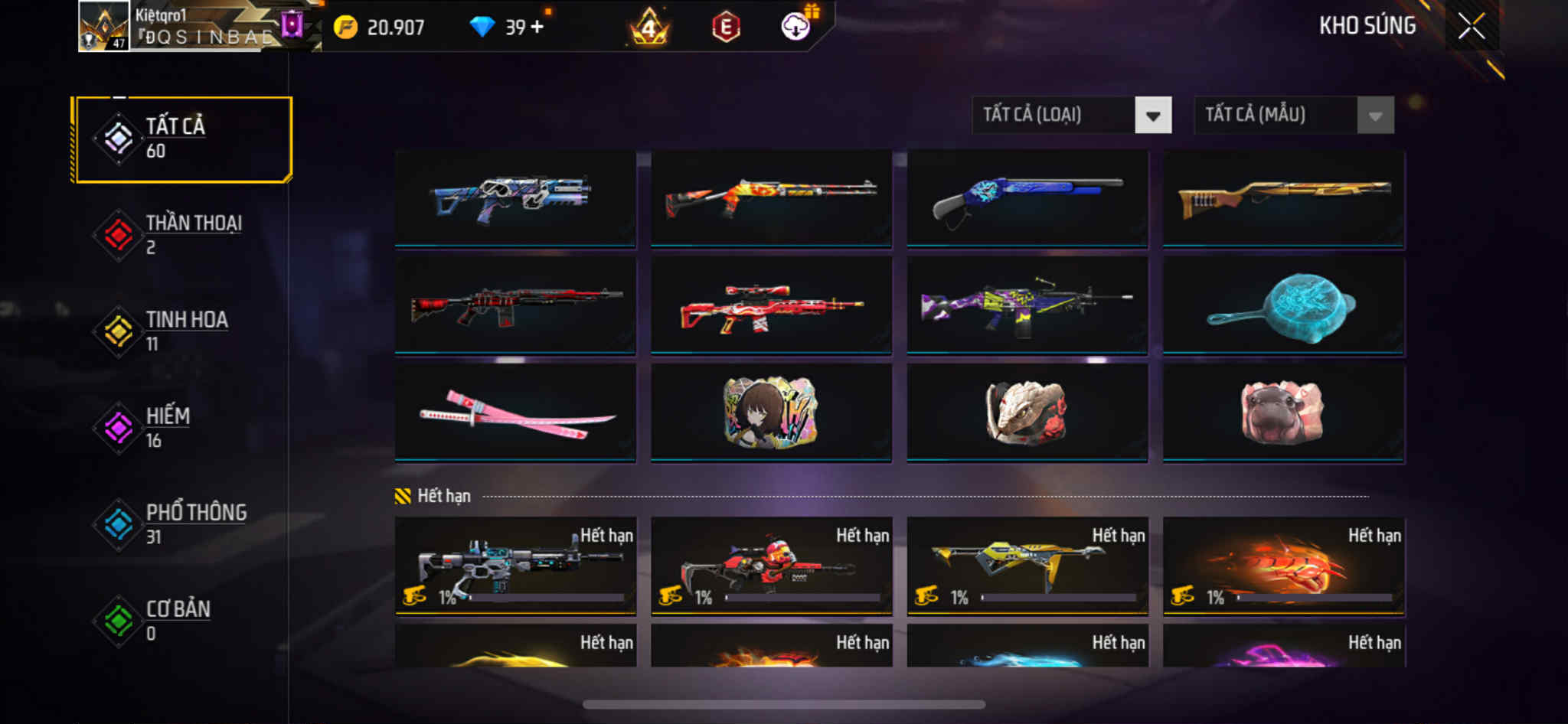The height and width of the screenshot is (724, 1568).
Task: Switch to Phổ Thông category
Action: [x=182, y=524]
